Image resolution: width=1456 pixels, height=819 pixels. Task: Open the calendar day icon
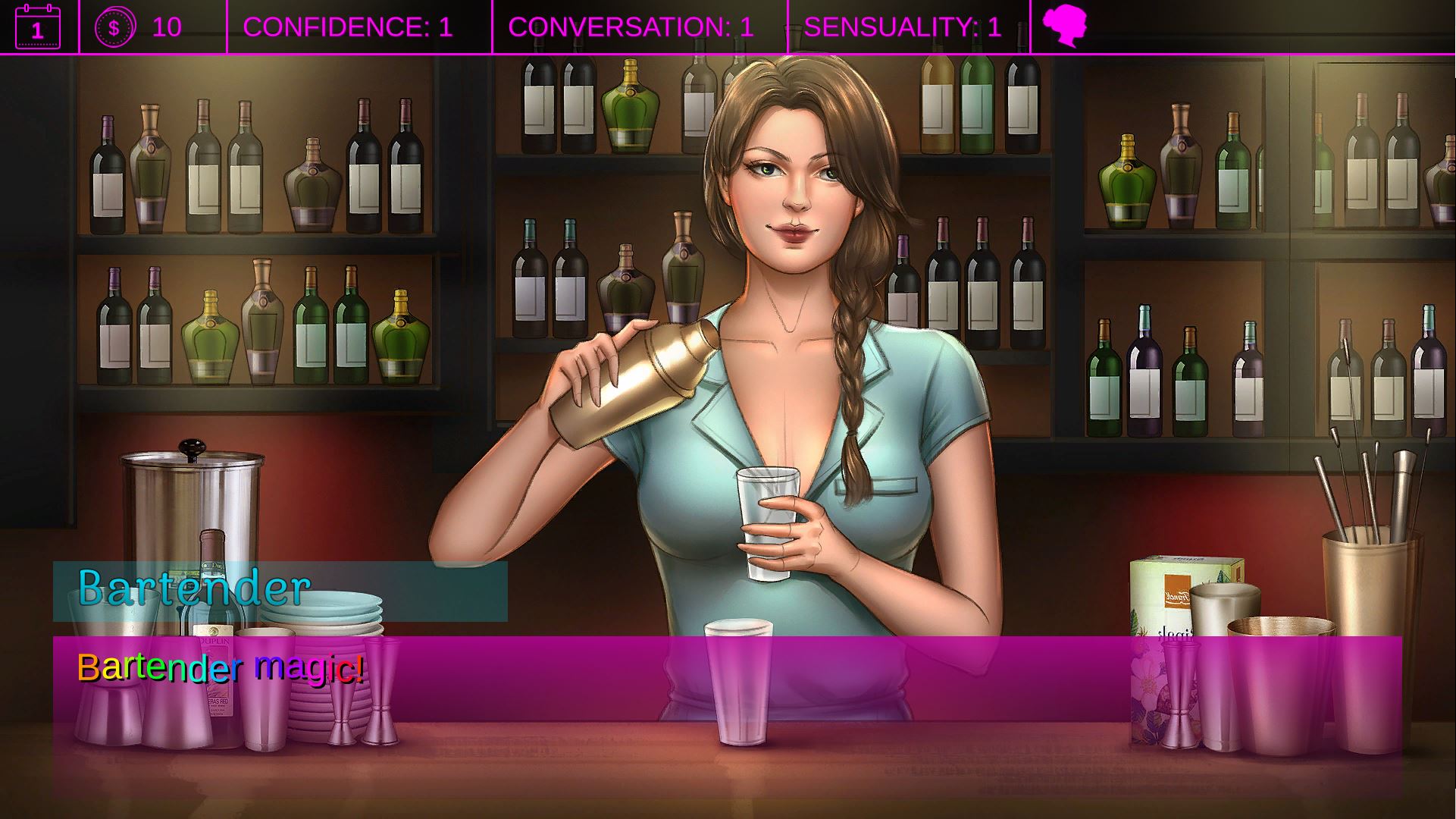37,27
